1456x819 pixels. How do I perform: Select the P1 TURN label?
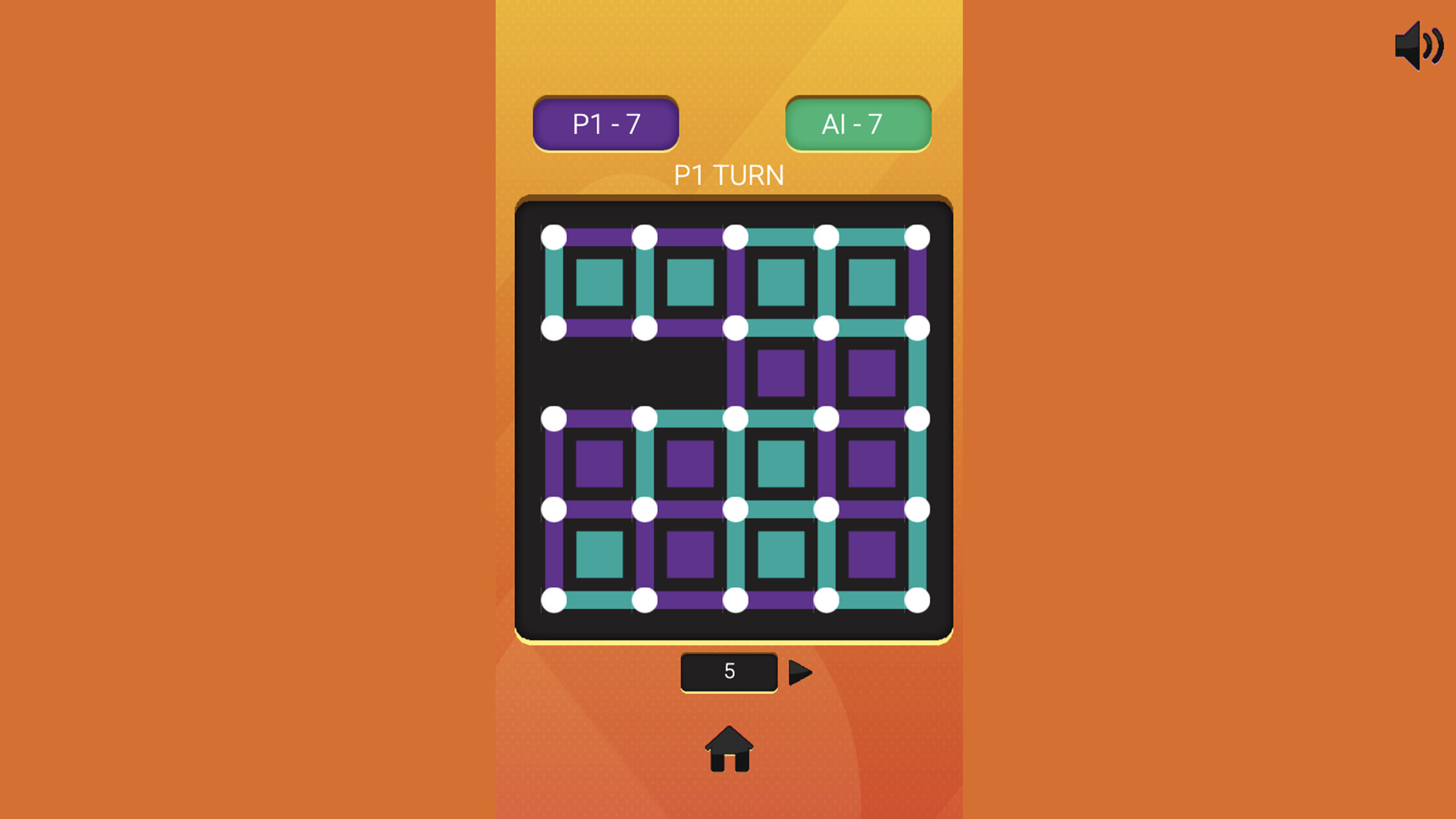729,175
